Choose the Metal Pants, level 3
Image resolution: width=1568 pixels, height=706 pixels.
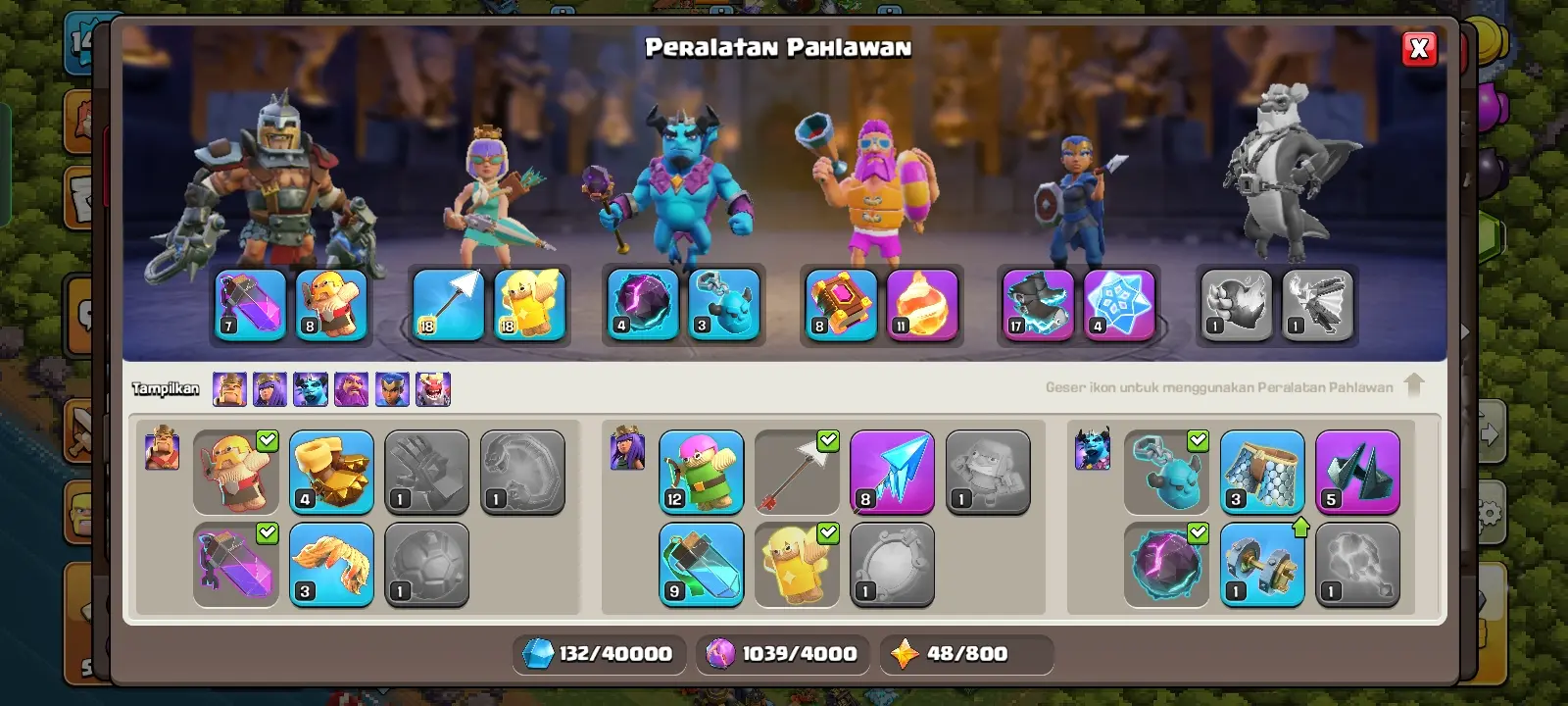pyautogui.click(x=1262, y=473)
